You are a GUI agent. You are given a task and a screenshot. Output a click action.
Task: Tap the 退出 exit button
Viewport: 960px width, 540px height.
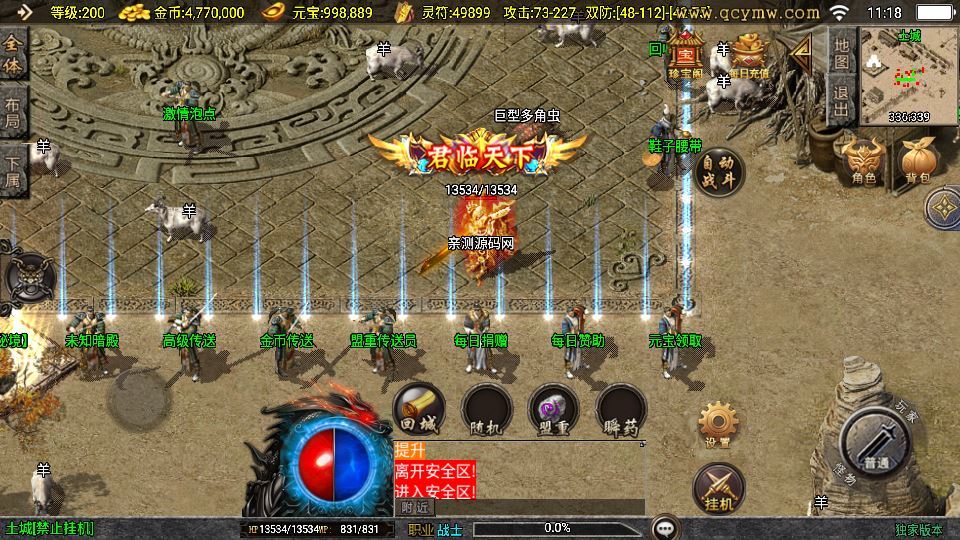(842, 99)
